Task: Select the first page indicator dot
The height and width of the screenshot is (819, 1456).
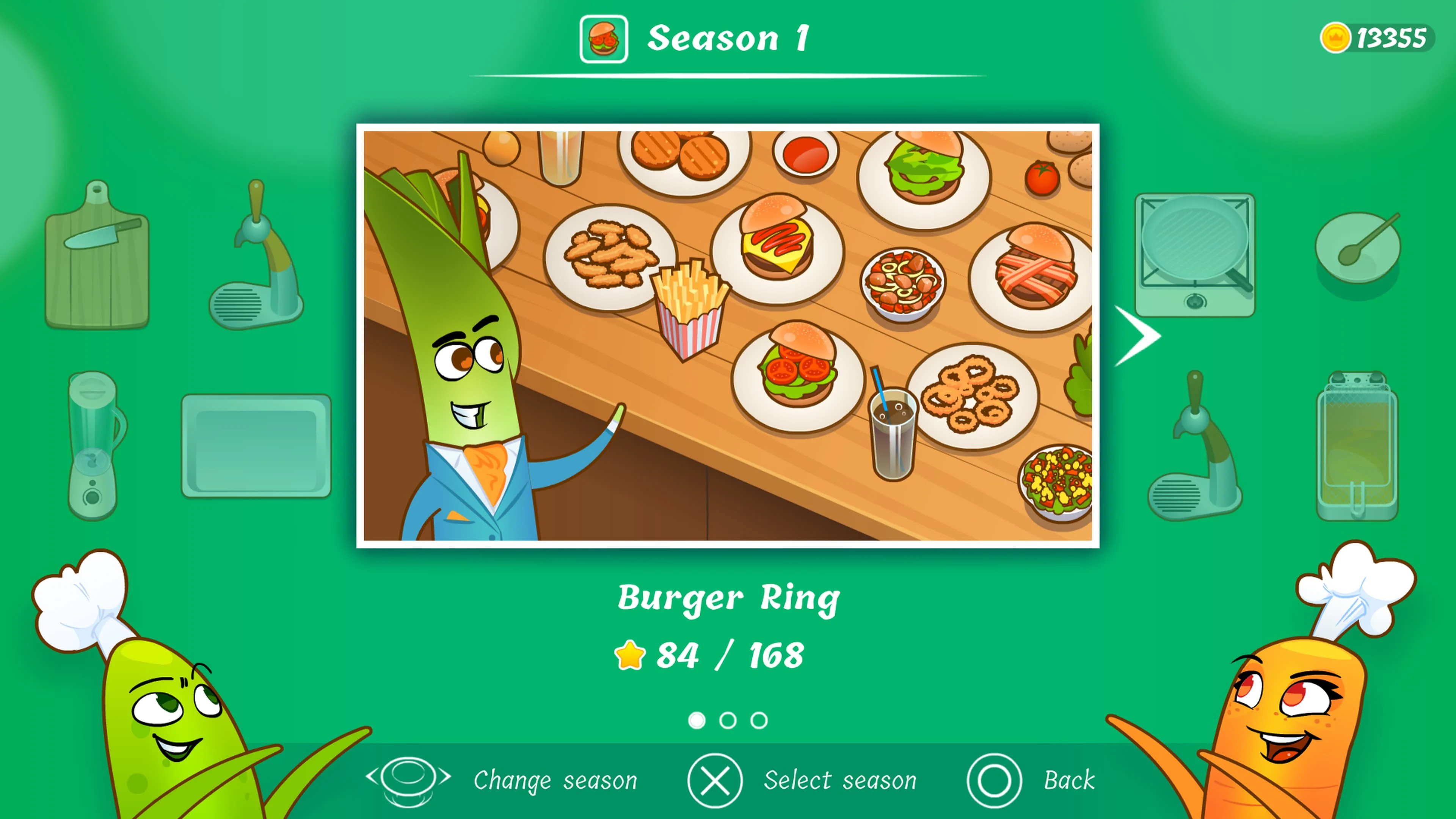Action: click(x=697, y=721)
